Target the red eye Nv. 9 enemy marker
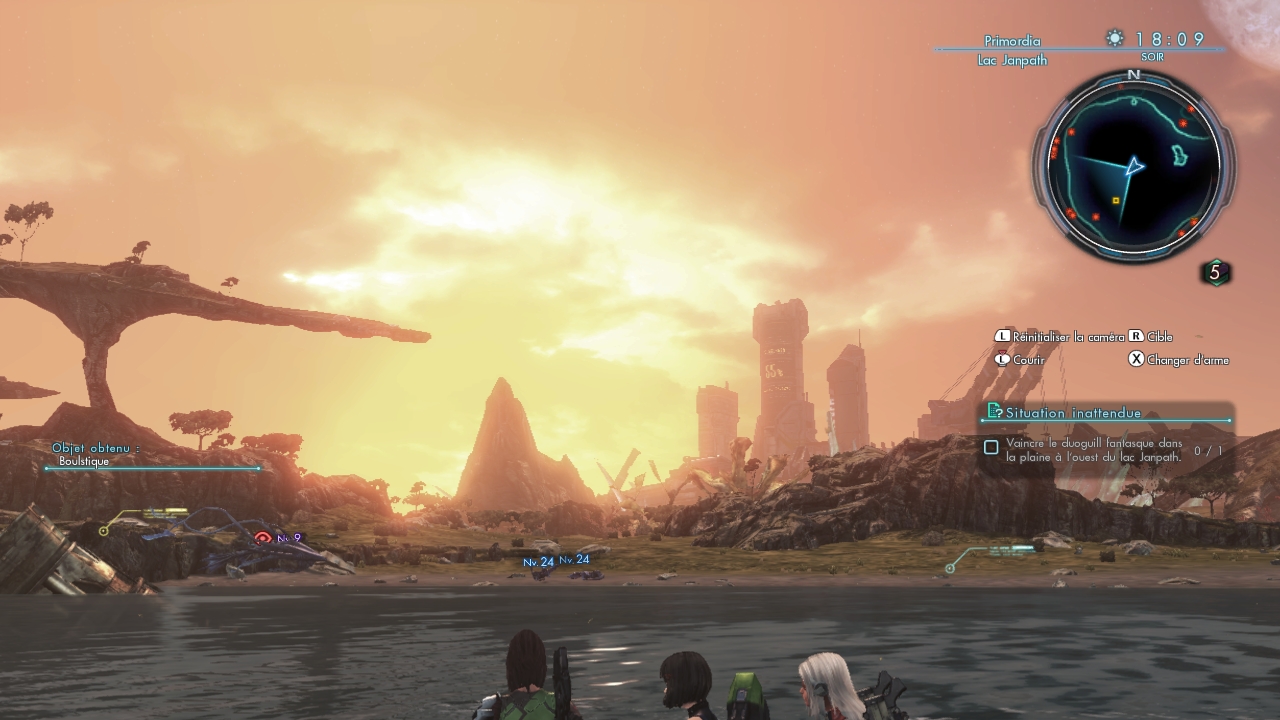Image resolution: width=1280 pixels, height=720 pixels. point(264,538)
